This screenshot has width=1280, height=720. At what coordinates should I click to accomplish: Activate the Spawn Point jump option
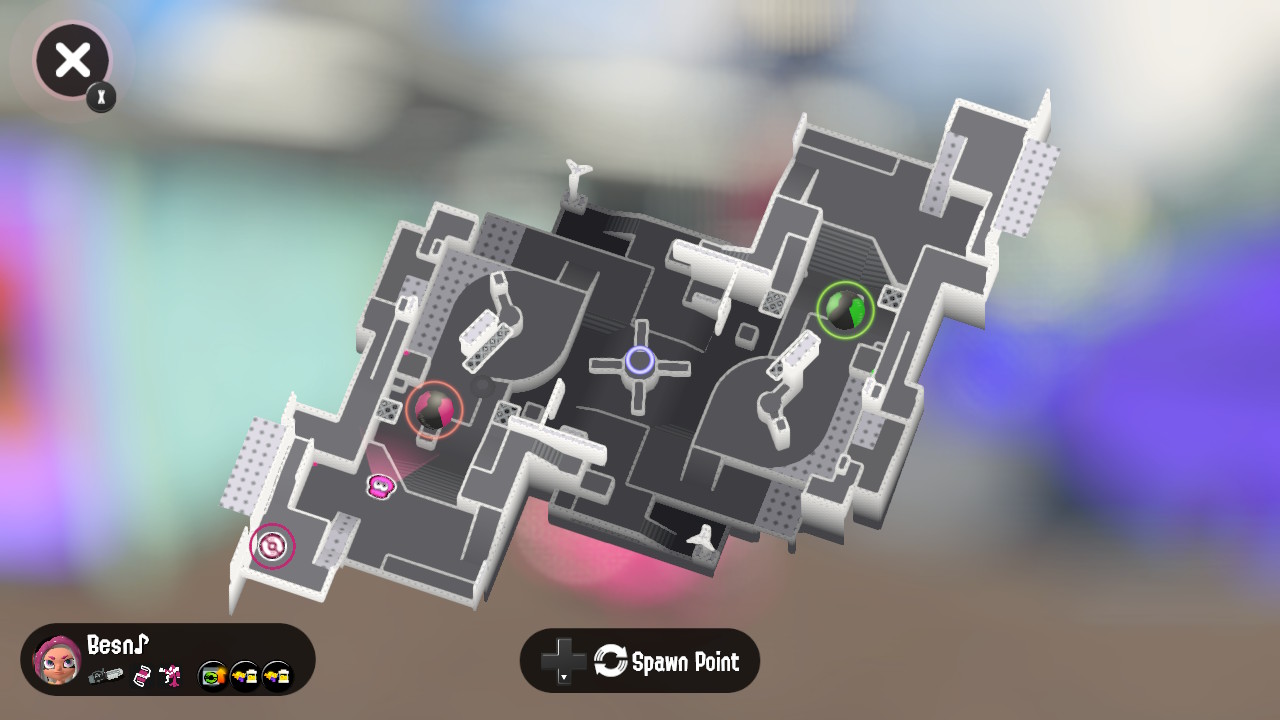click(x=686, y=661)
